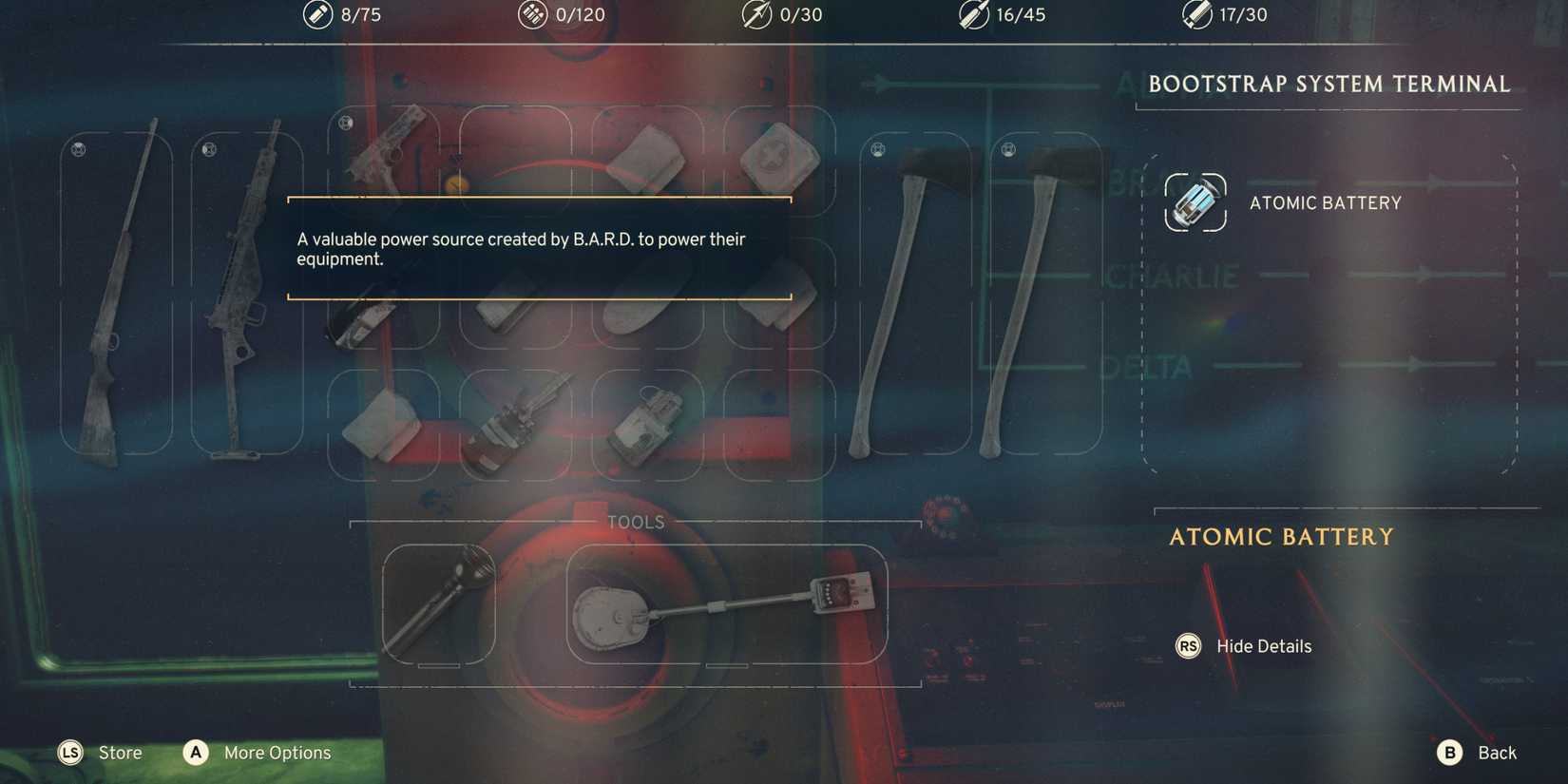Click the Bootstrap System Terminal header

click(1329, 84)
